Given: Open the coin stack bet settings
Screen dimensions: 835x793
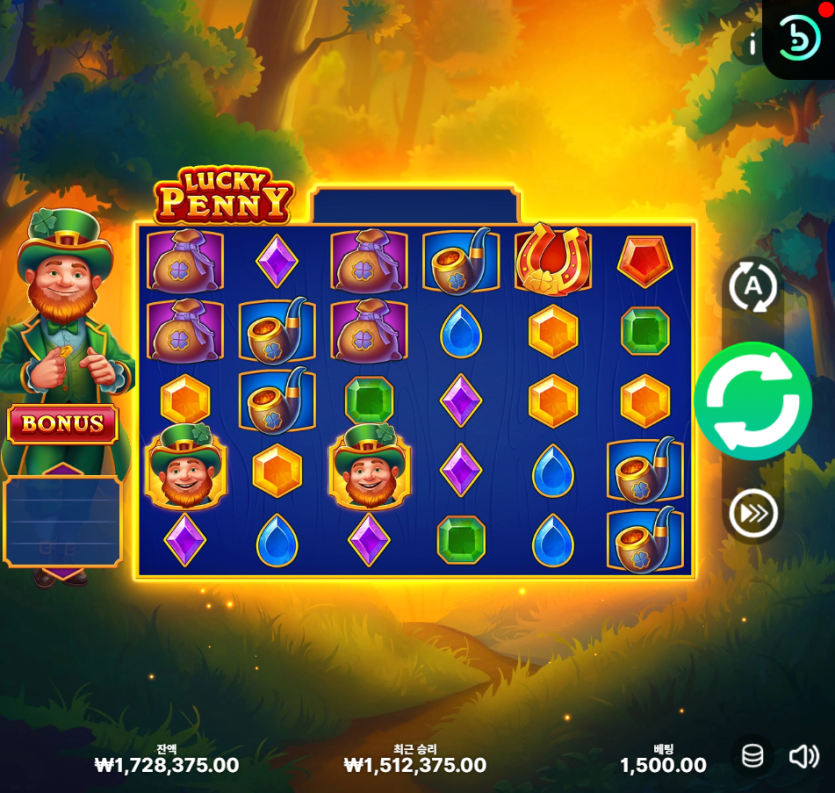Looking at the screenshot, I should [x=753, y=757].
